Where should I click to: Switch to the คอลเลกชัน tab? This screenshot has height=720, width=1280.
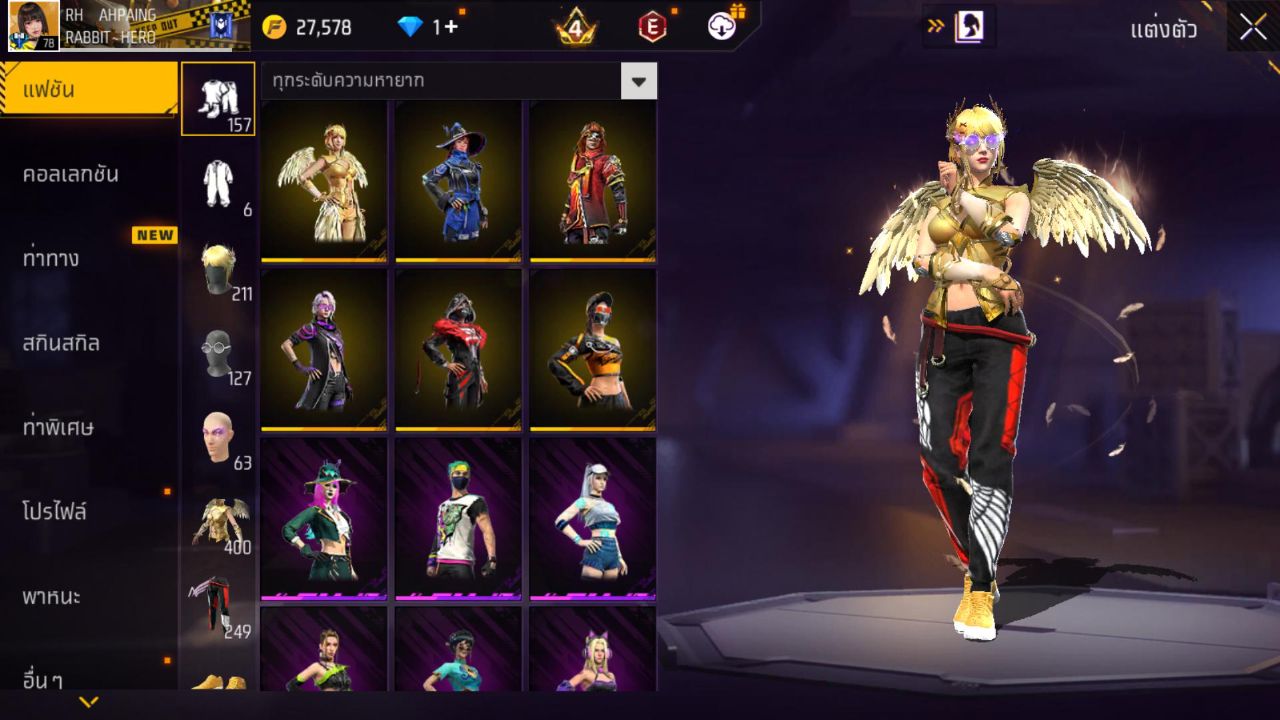click(71, 174)
